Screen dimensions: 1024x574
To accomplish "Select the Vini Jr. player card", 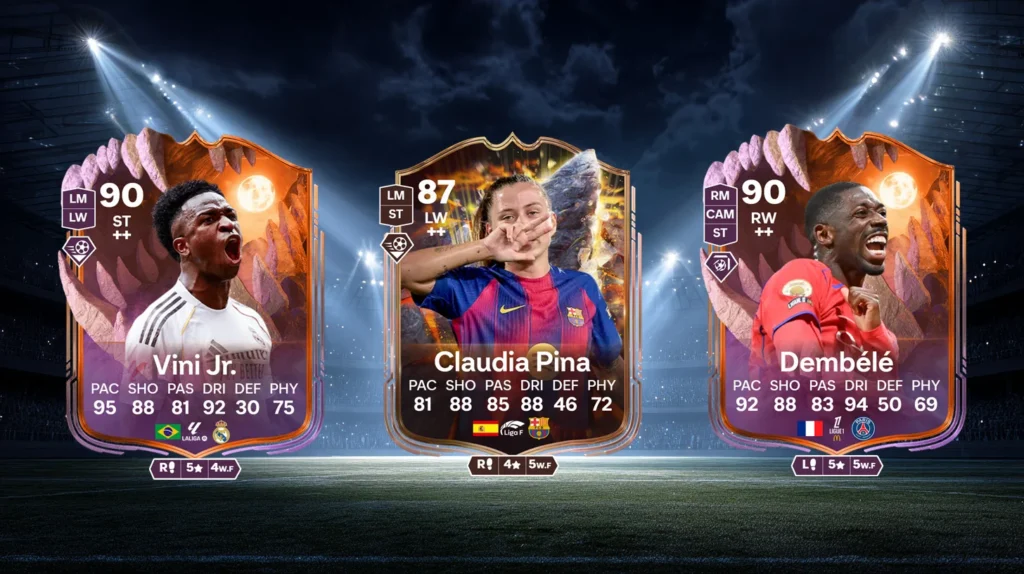I will (x=190, y=300).
